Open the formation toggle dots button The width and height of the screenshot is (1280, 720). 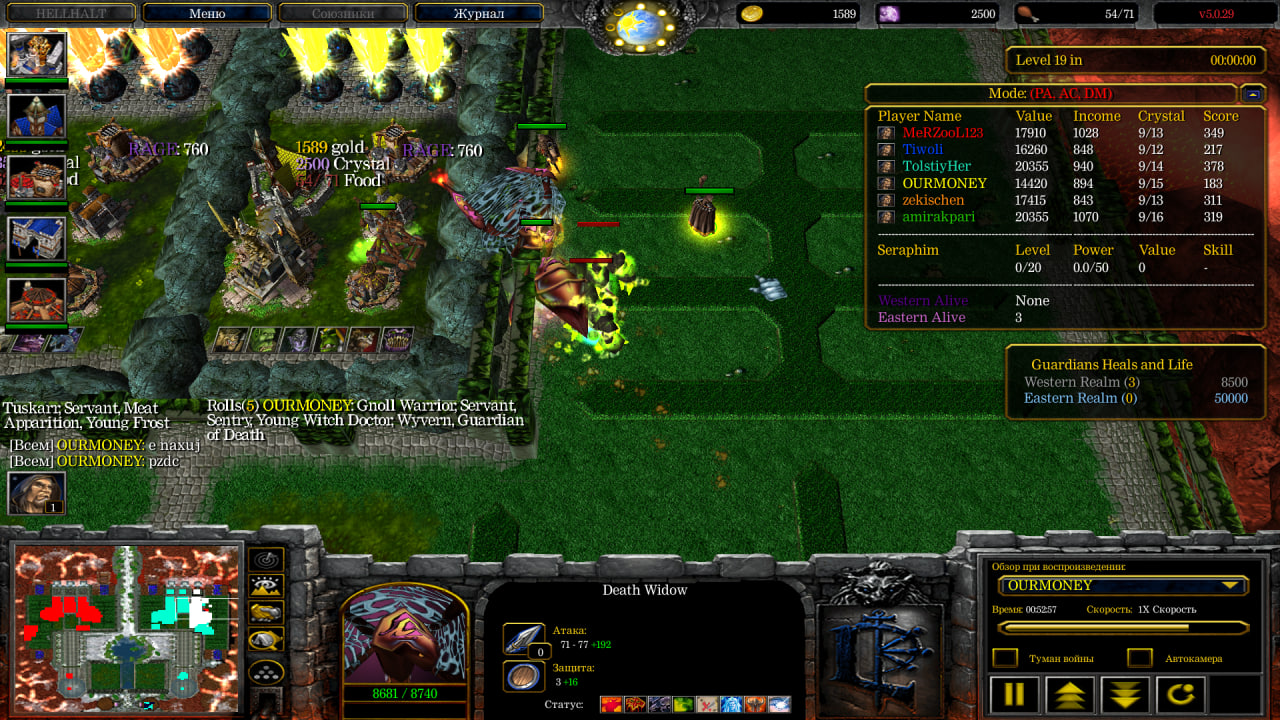click(266, 671)
